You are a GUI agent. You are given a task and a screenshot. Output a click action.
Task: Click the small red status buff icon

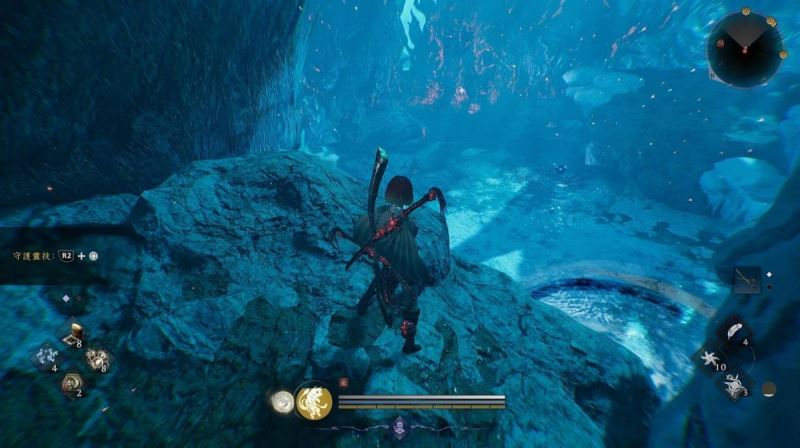tap(343, 381)
